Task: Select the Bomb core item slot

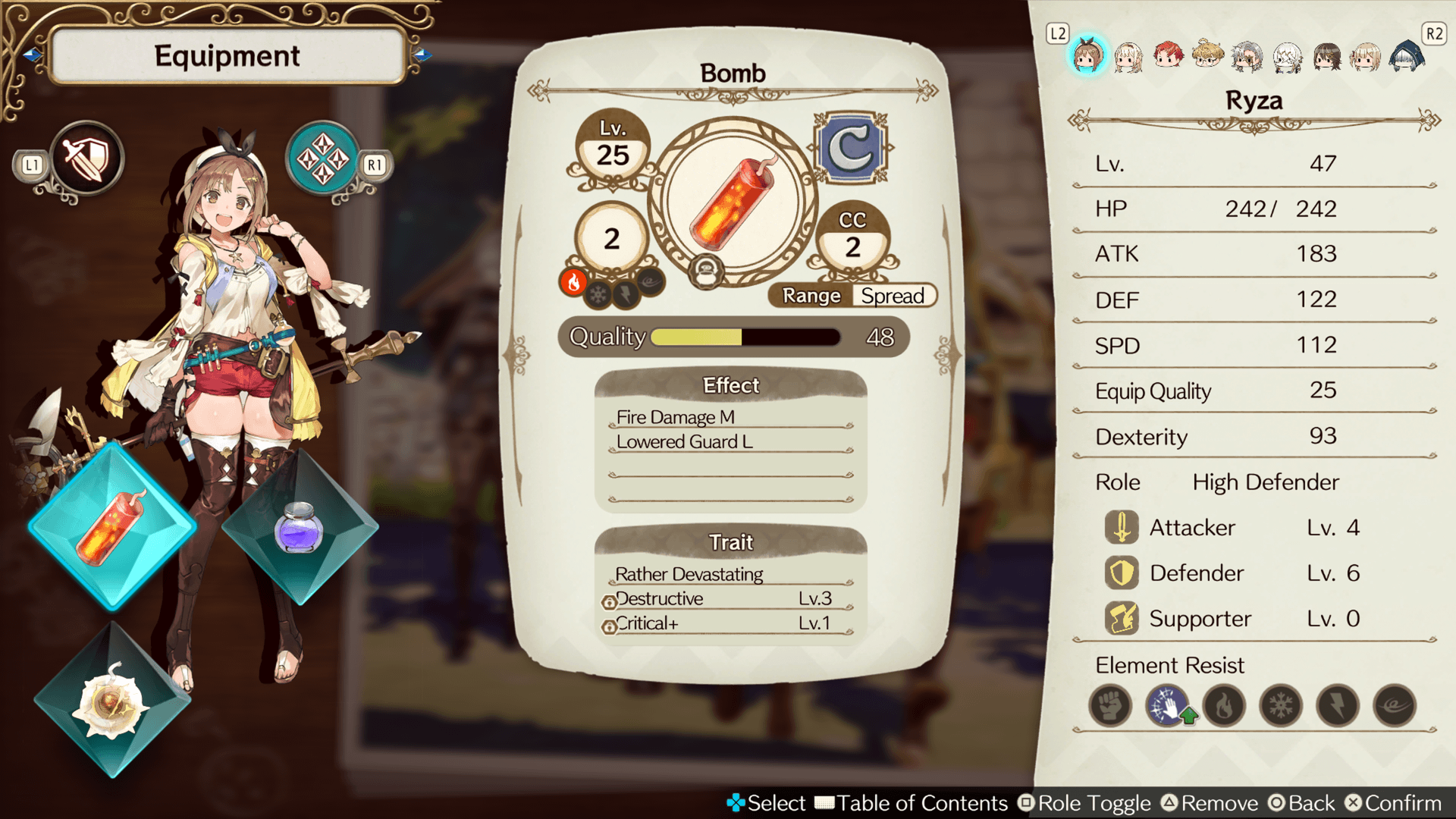Action: click(x=112, y=526)
